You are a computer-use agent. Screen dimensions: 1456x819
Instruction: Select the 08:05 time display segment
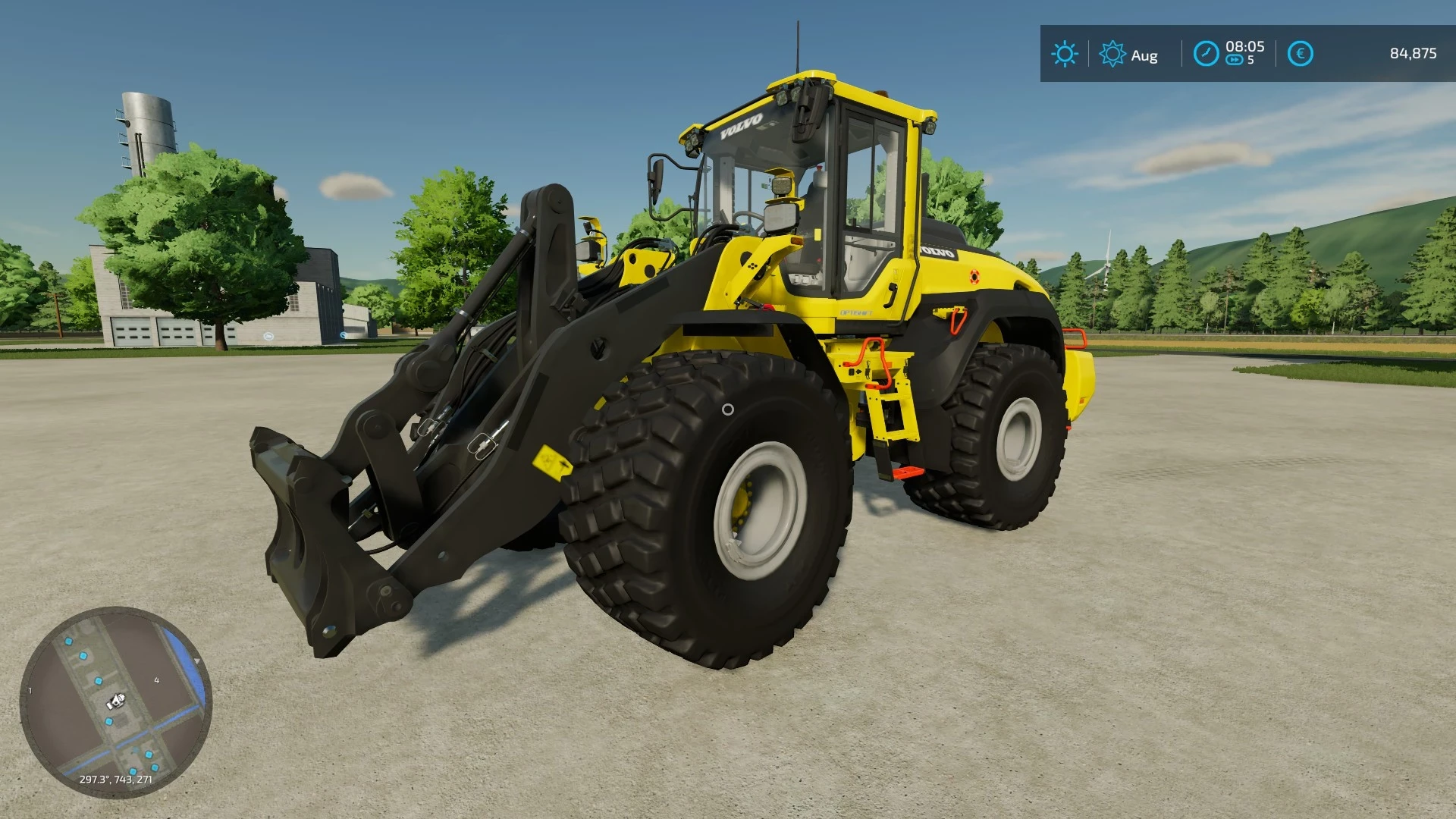coord(1245,48)
